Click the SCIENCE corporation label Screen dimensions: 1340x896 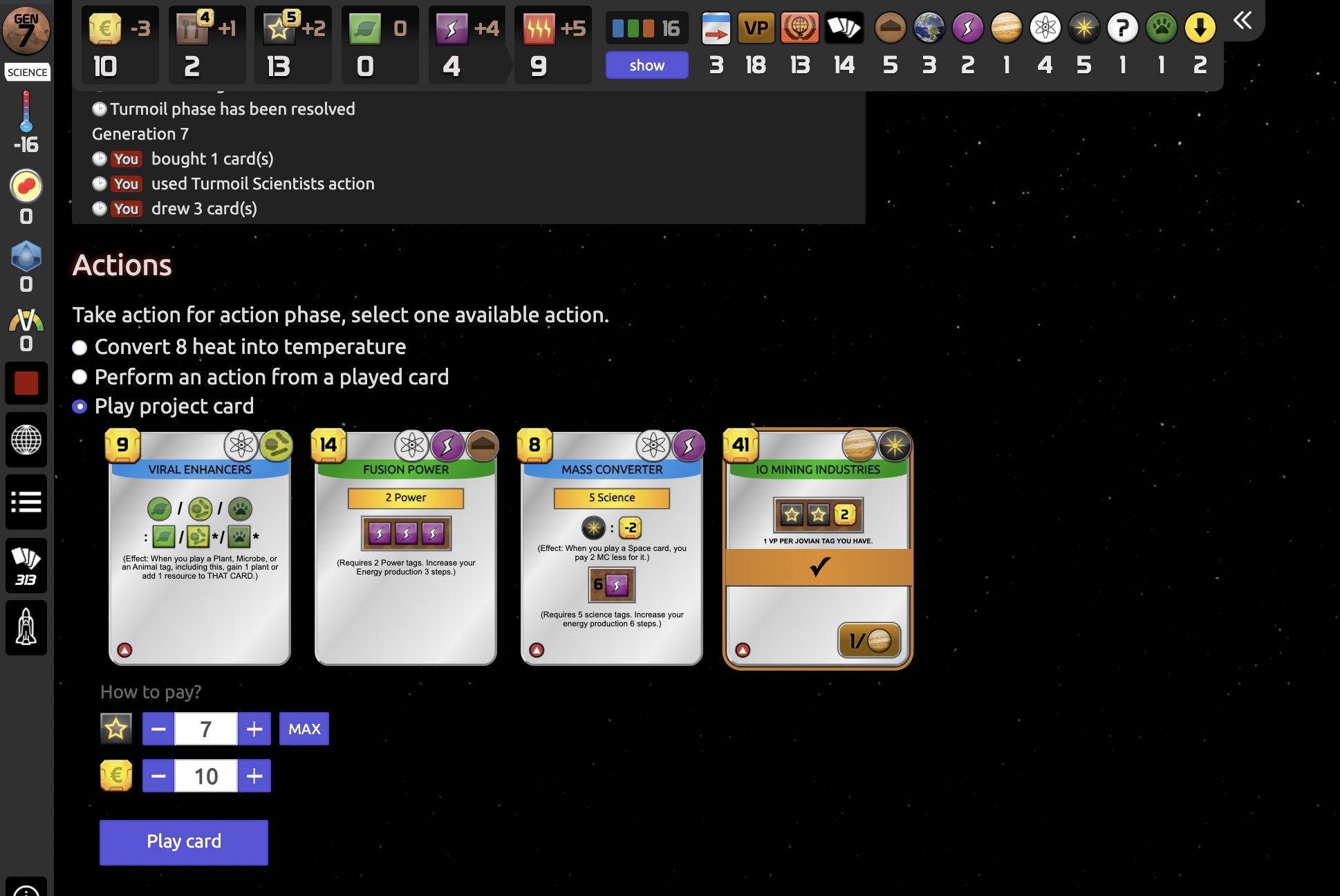point(27,72)
